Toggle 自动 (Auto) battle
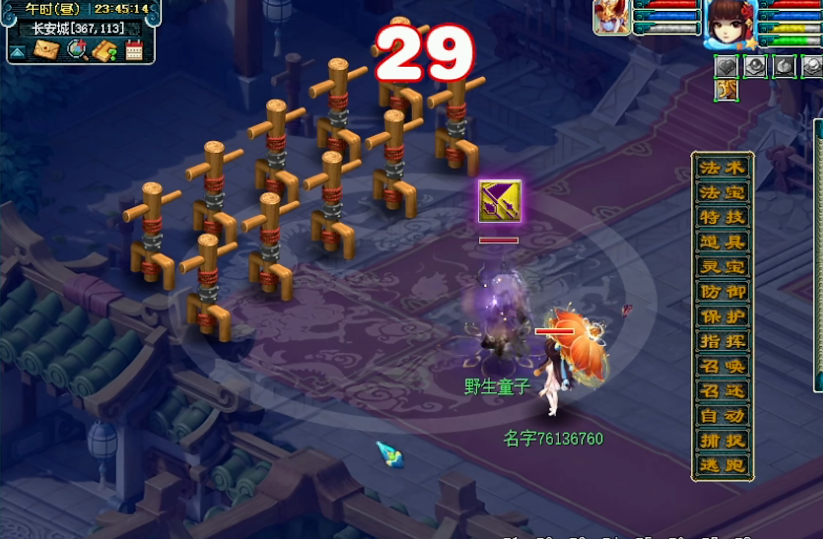The width and height of the screenshot is (823, 539). tap(722, 415)
